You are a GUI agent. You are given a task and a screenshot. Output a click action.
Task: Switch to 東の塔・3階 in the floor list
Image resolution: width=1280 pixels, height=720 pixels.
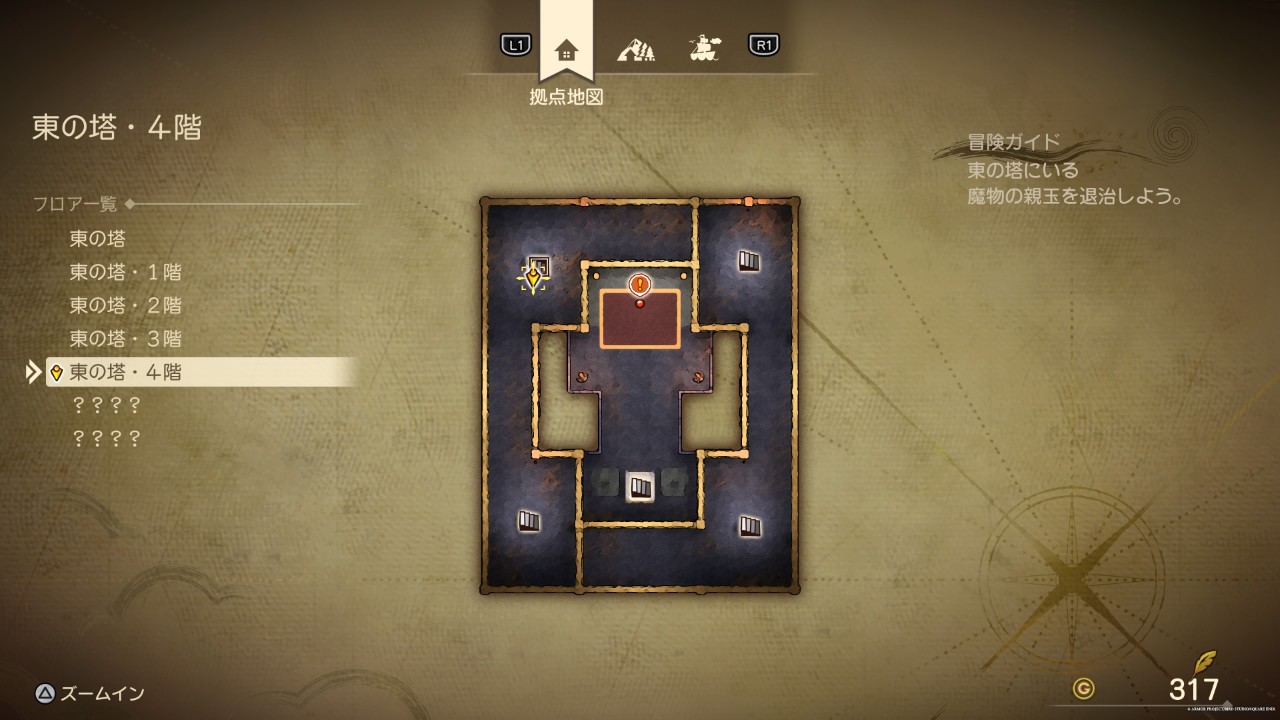coord(125,338)
